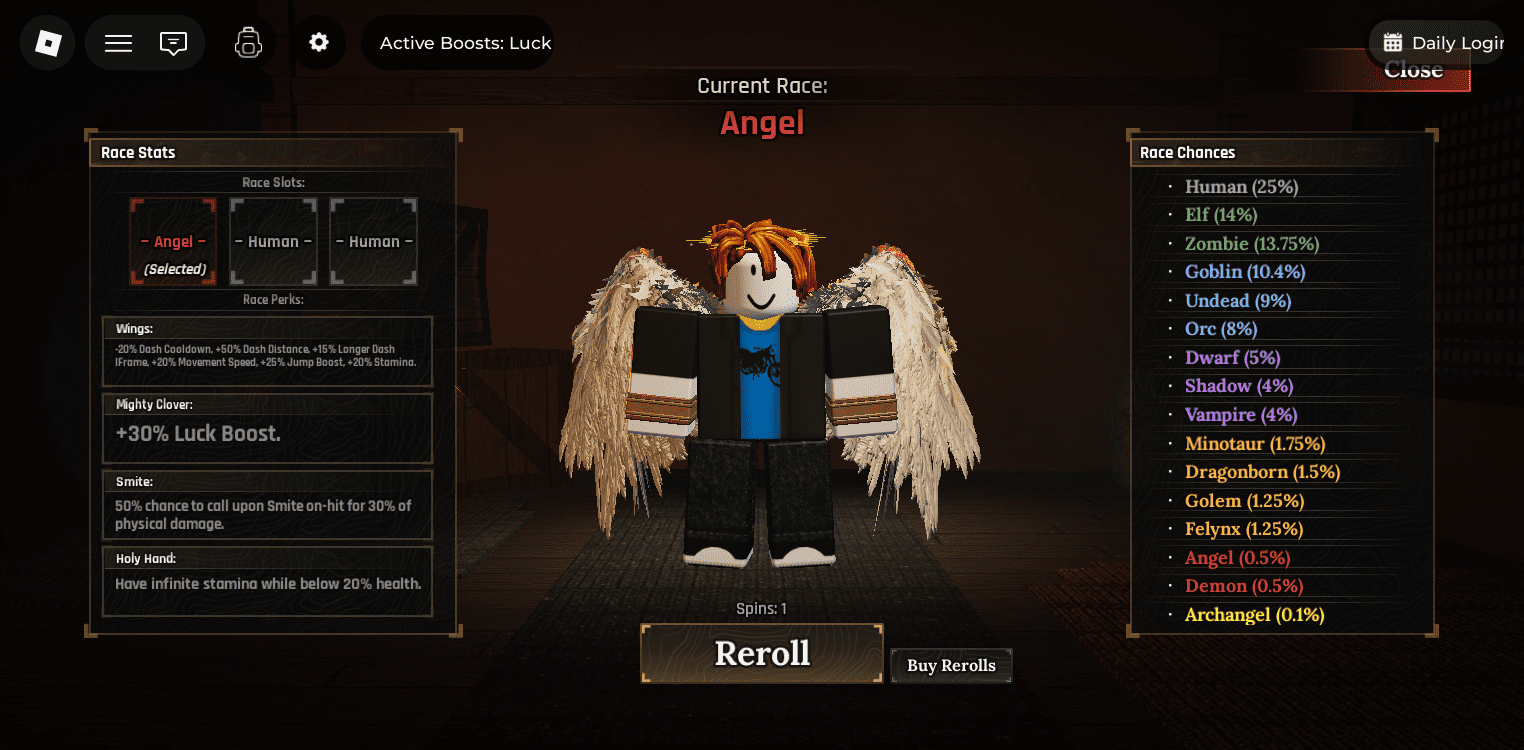The height and width of the screenshot is (750, 1524).
Task: Click the Active Boosts: Luck indicator
Action: click(464, 42)
